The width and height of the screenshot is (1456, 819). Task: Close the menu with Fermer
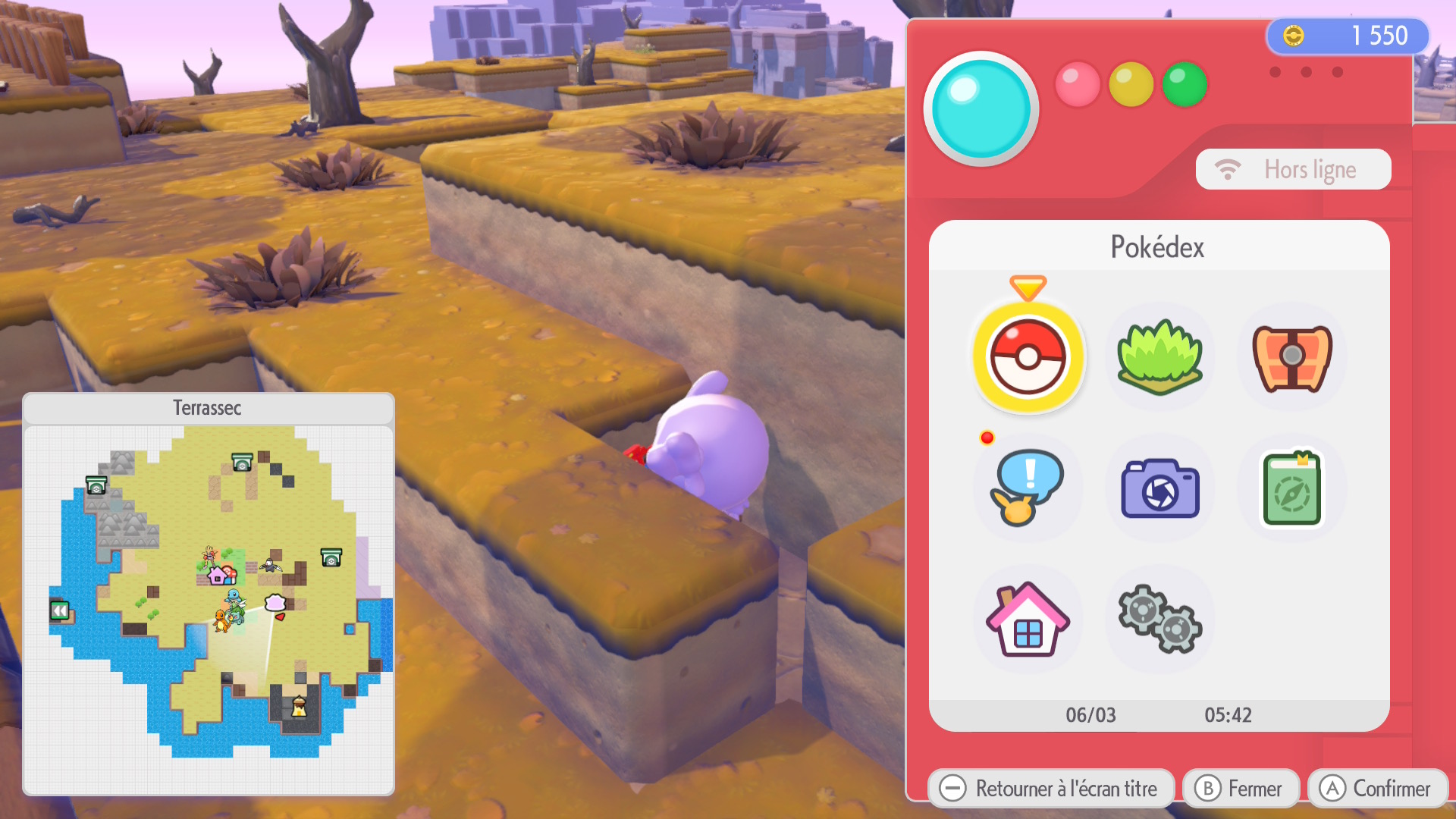pos(1241,789)
